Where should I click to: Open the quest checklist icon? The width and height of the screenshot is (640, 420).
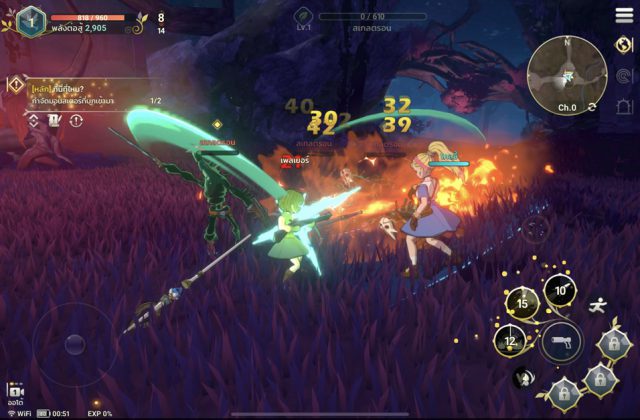54,121
